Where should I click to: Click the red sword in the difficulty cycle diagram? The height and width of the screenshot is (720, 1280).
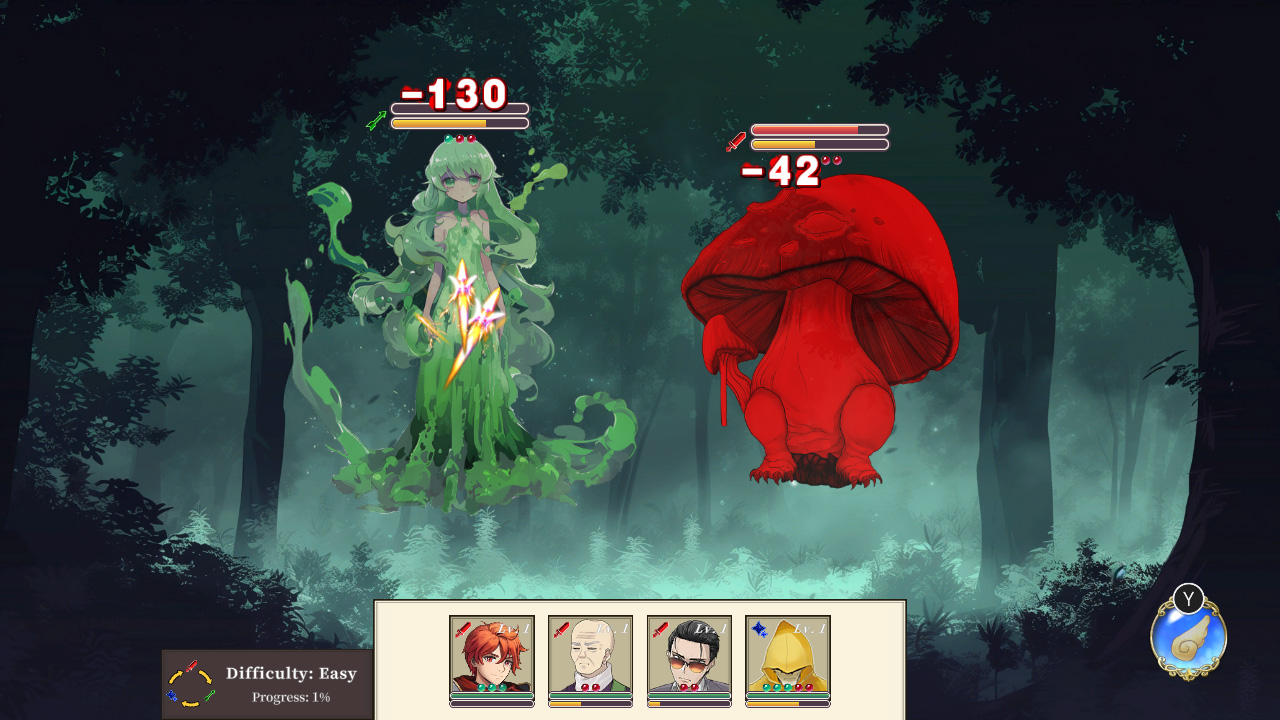(192, 666)
